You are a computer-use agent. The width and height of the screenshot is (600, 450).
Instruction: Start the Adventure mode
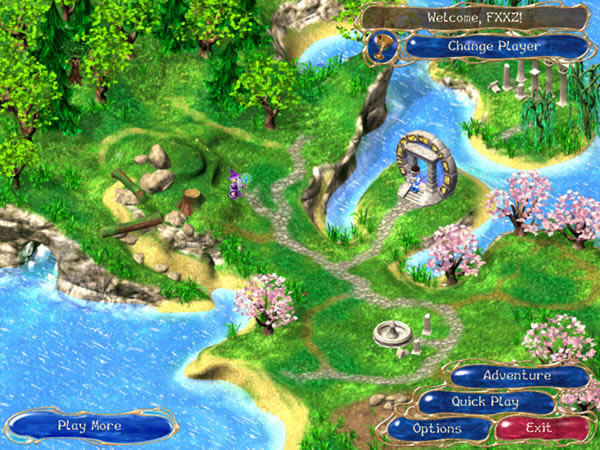click(517, 376)
